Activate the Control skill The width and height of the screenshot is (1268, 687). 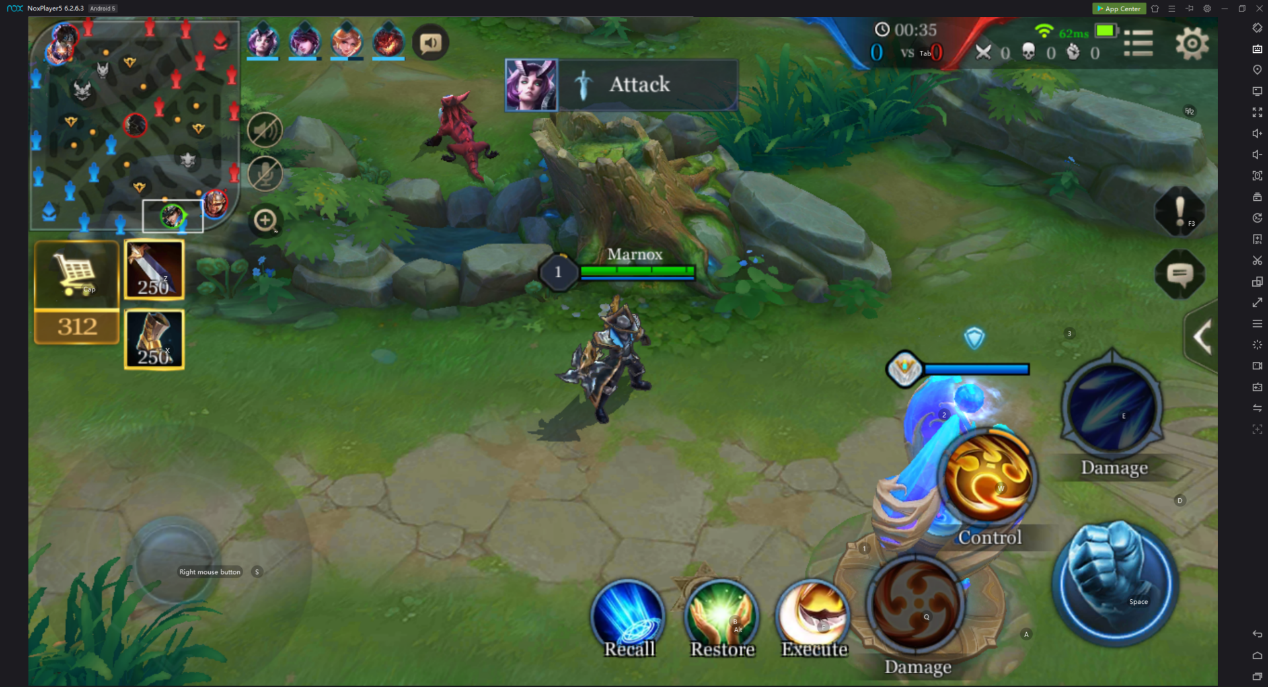click(990, 478)
